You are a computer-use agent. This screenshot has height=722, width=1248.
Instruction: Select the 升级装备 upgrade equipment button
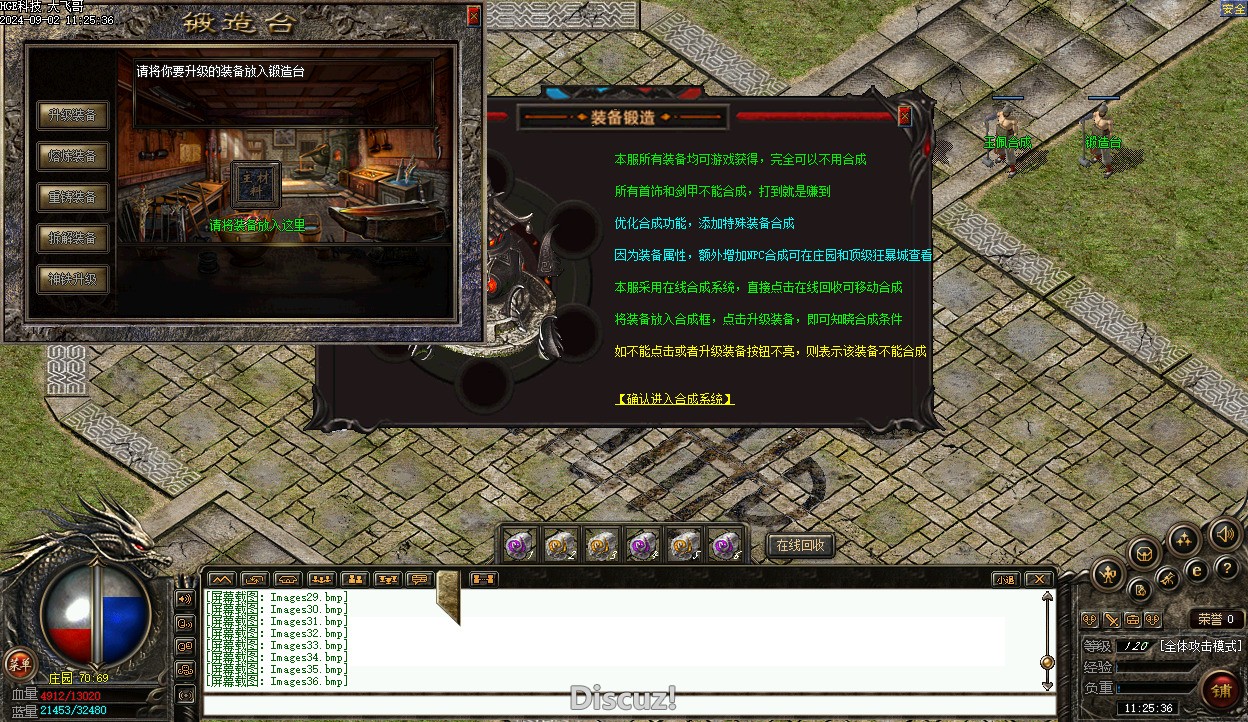point(73,115)
